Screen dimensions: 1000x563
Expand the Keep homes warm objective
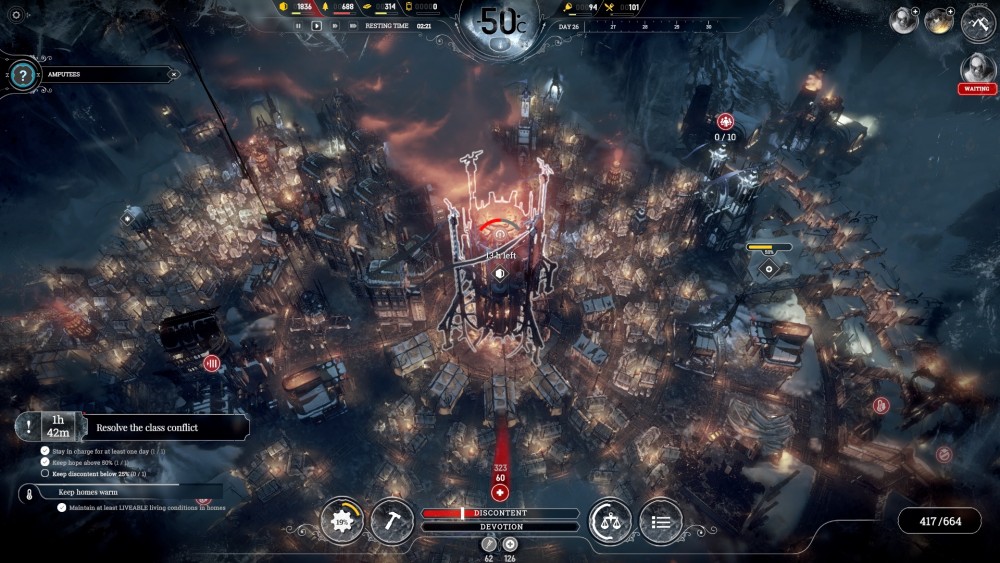[x=120, y=492]
